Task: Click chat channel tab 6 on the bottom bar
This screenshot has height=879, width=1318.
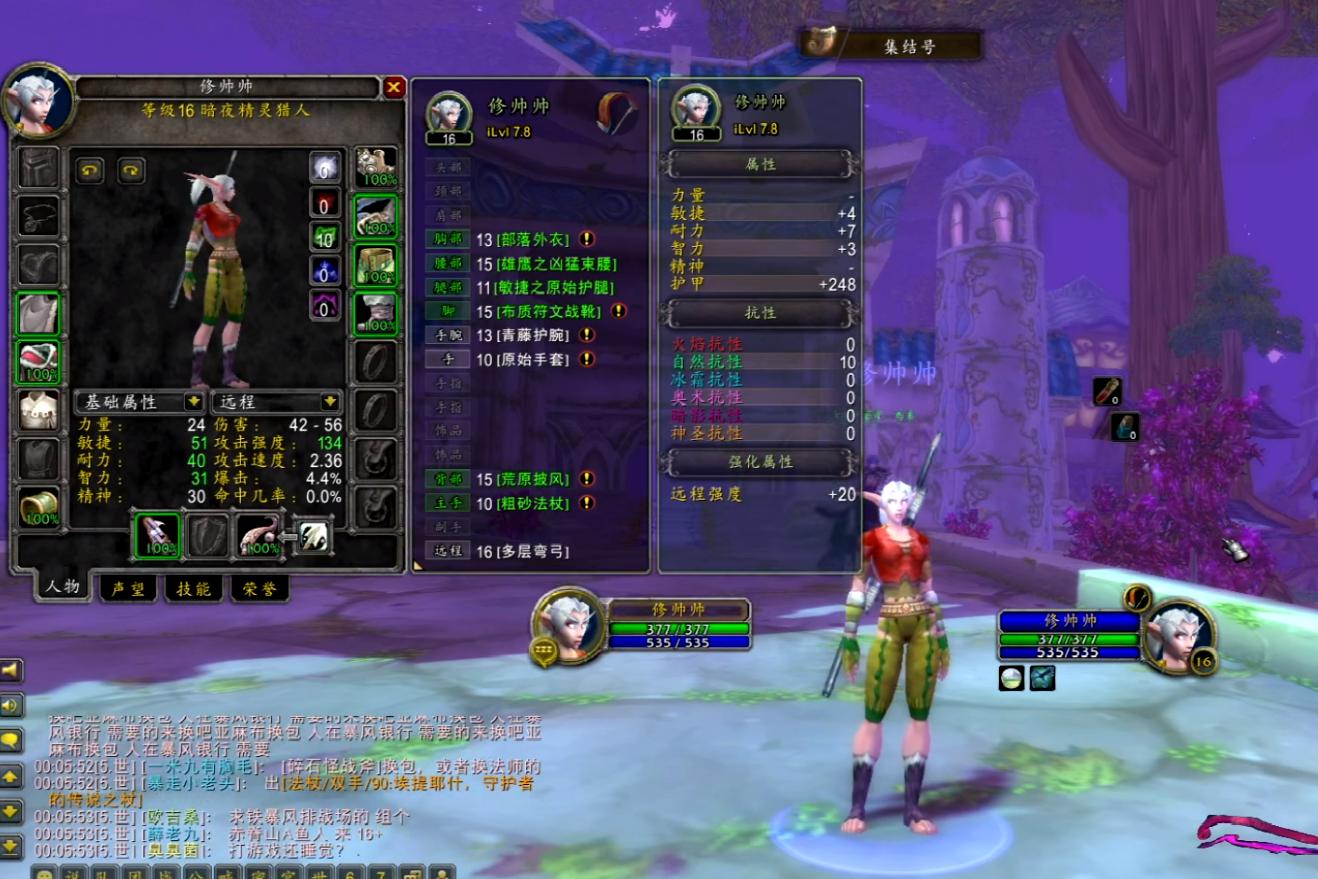Action: [349, 872]
